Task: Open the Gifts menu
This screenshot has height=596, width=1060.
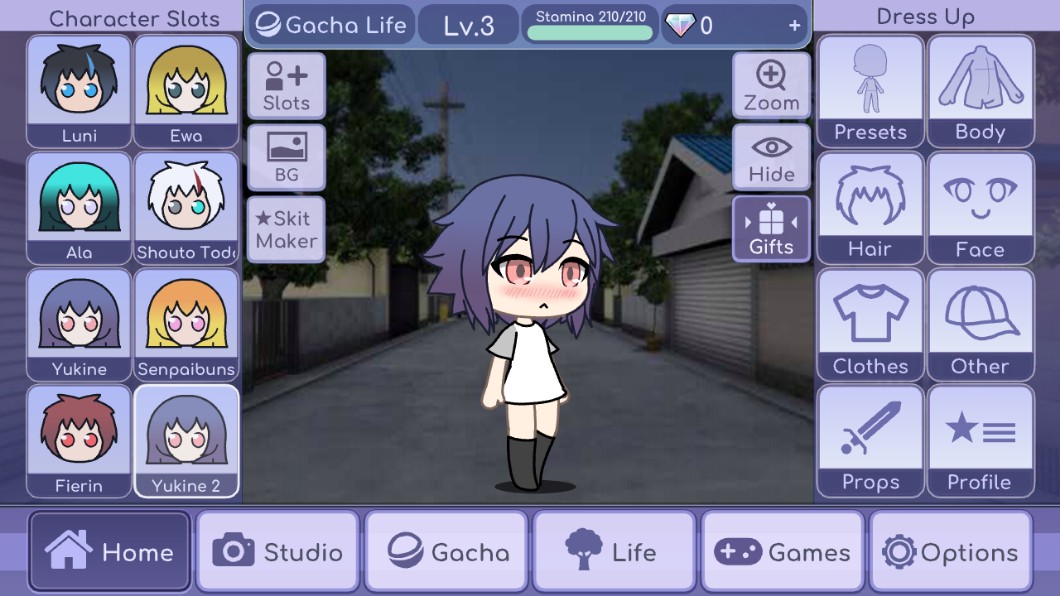Action: (x=771, y=229)
